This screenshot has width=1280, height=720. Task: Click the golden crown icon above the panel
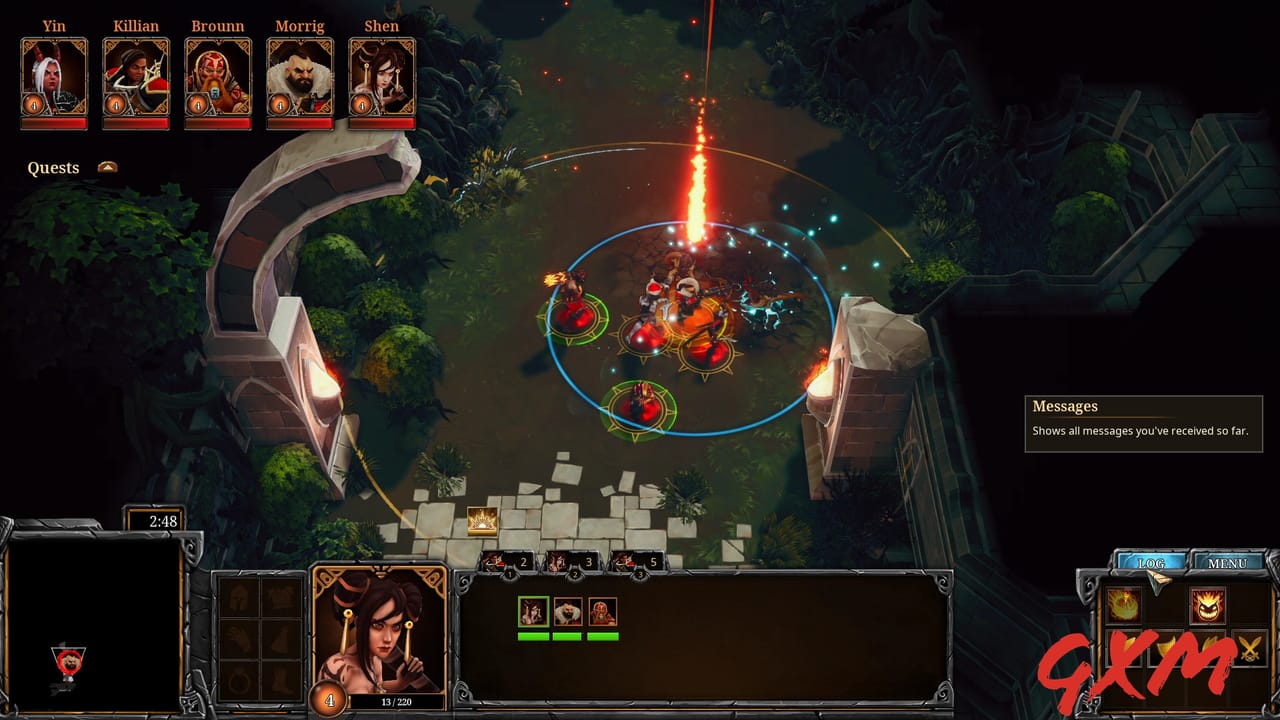[482, 520]
